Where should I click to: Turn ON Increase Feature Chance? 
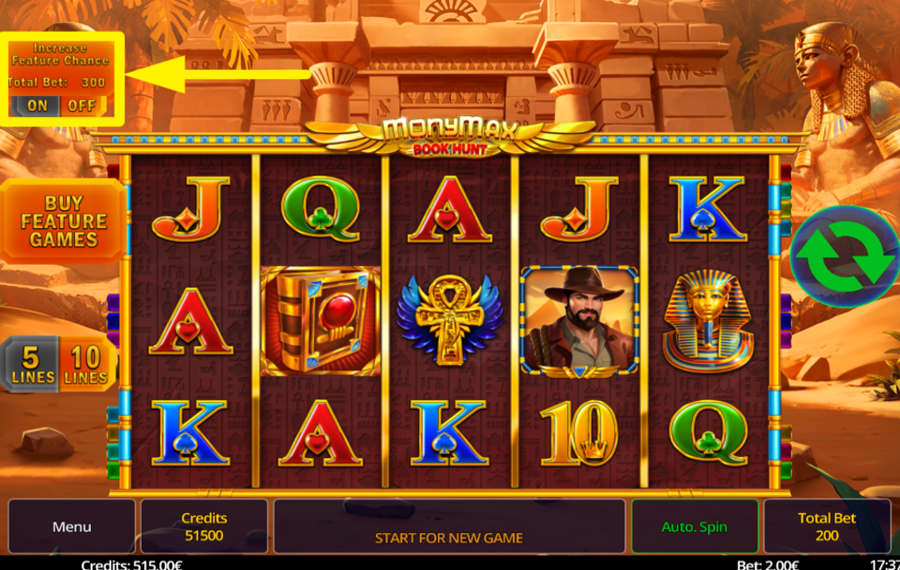click(x=37, y=105)
